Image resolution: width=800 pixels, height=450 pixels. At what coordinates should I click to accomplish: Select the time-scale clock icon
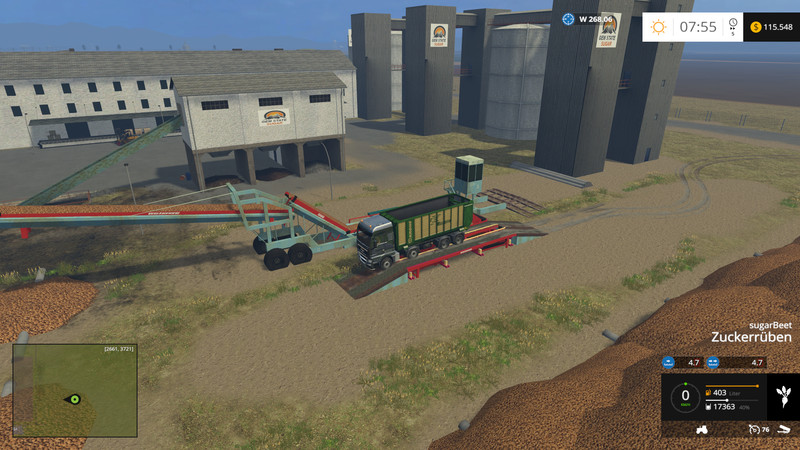(734, 24)
